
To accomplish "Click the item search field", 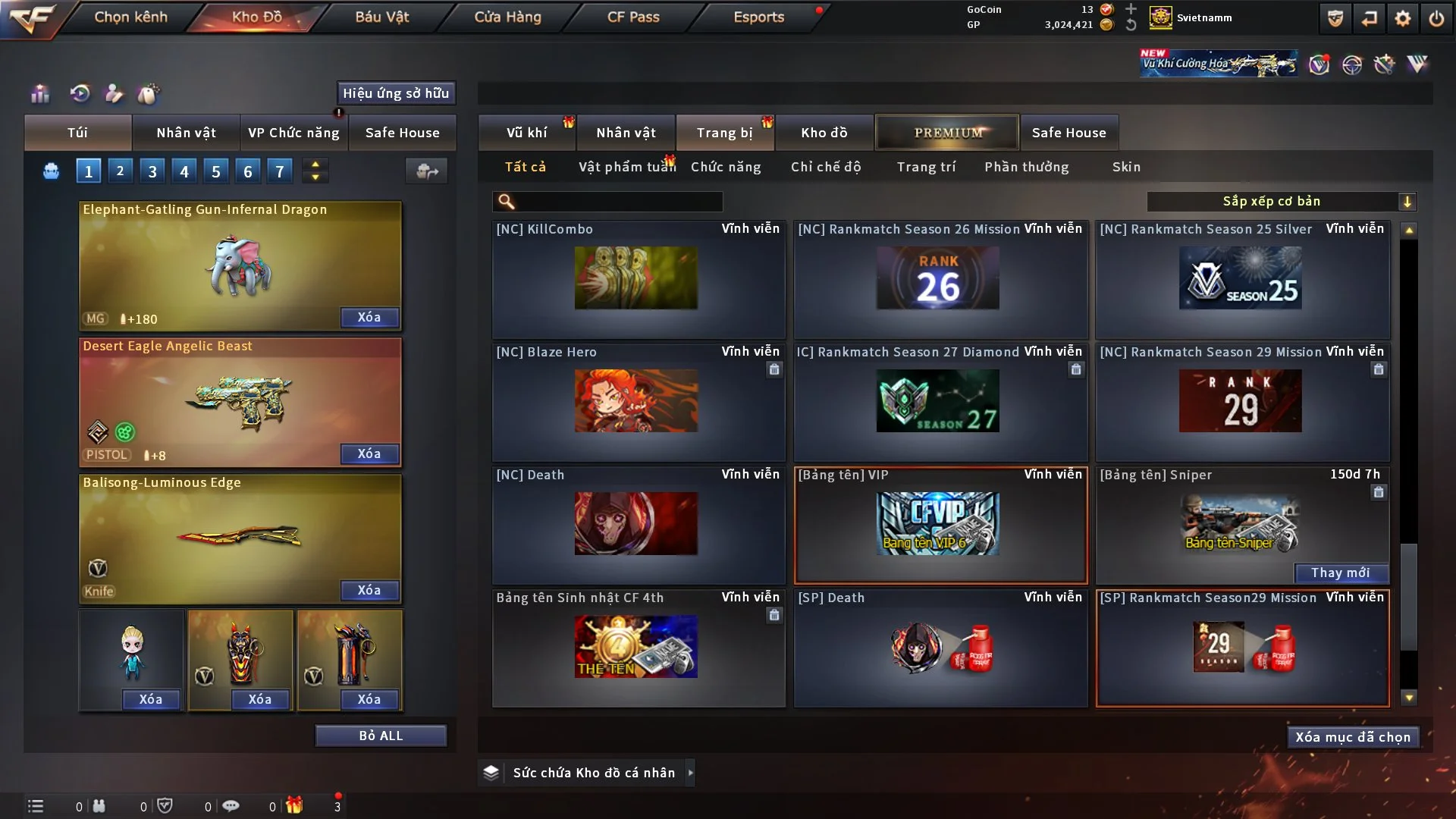I will tap(618, 201).
